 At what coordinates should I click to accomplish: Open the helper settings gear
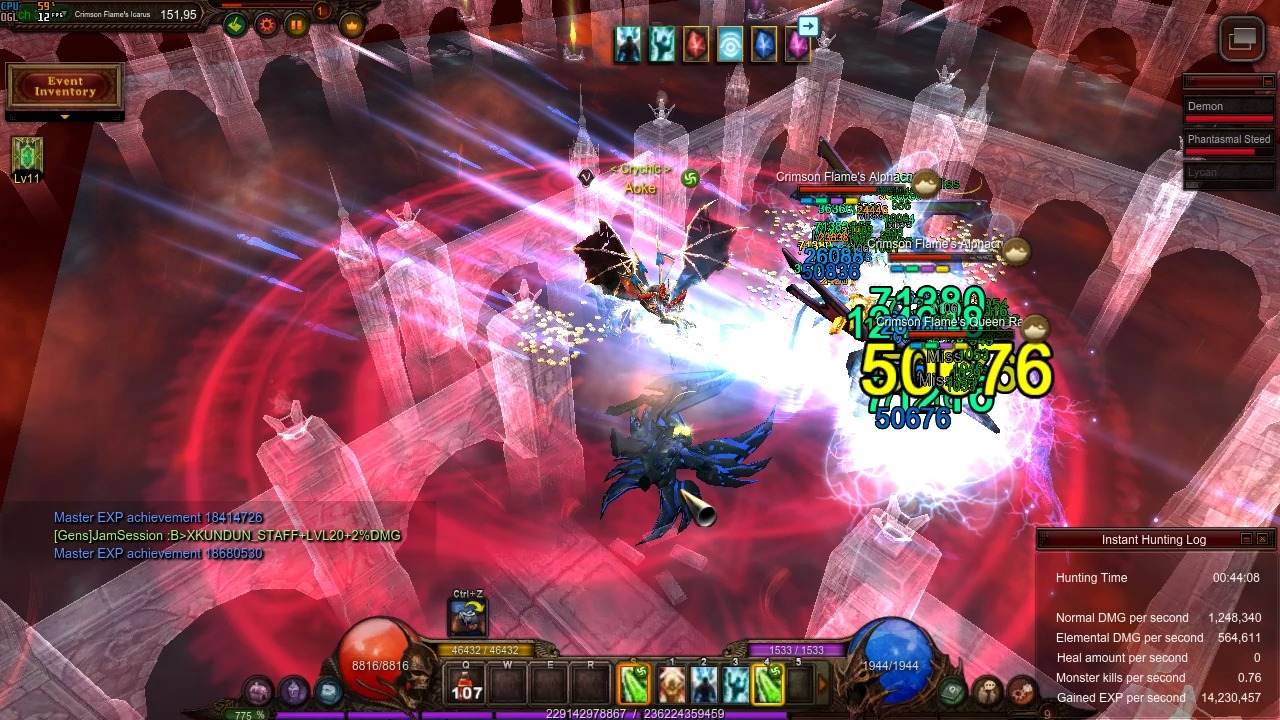[x=267, y=25]
